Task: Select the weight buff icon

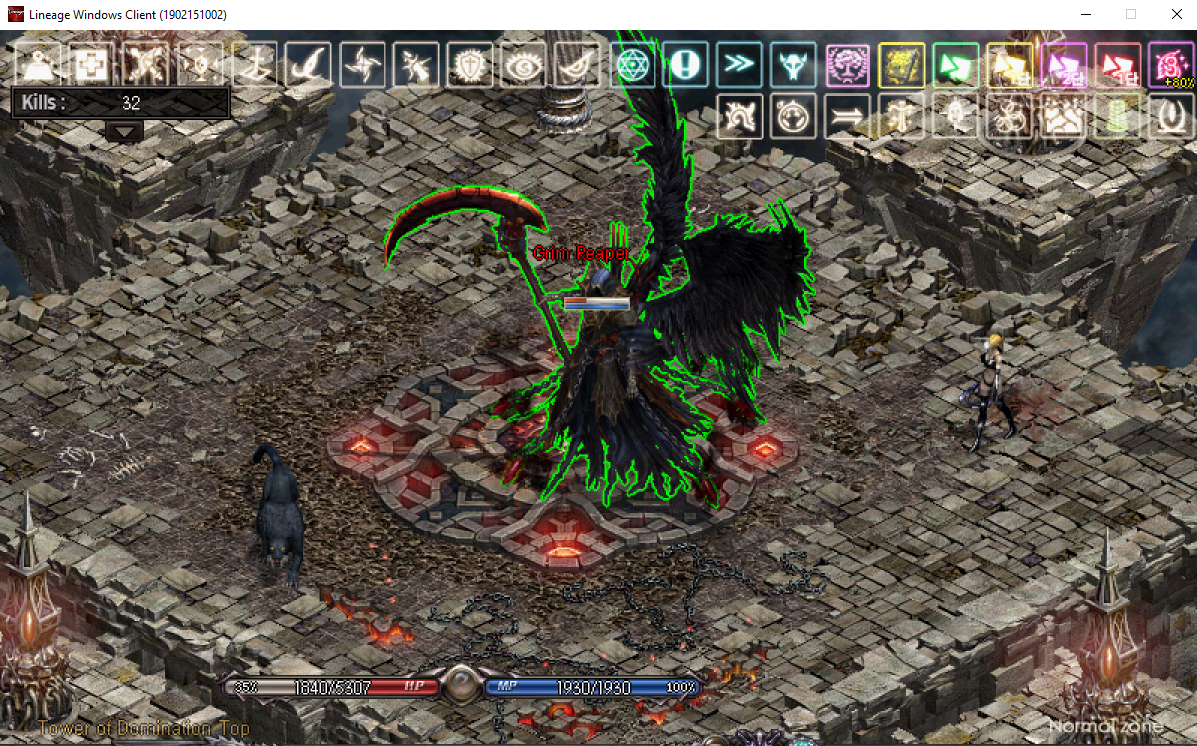Action: click(38, 65)
